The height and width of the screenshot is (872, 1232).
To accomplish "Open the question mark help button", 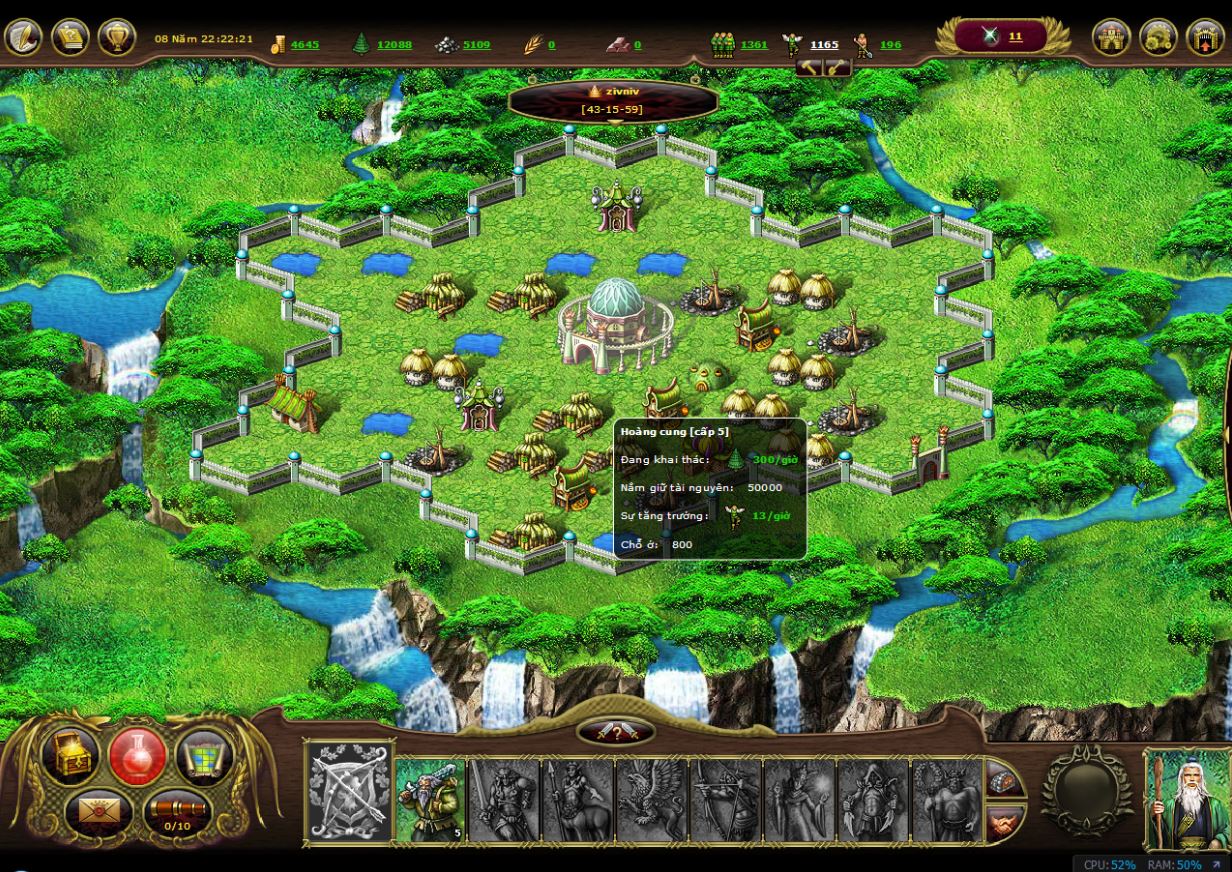I will point(616,733).
